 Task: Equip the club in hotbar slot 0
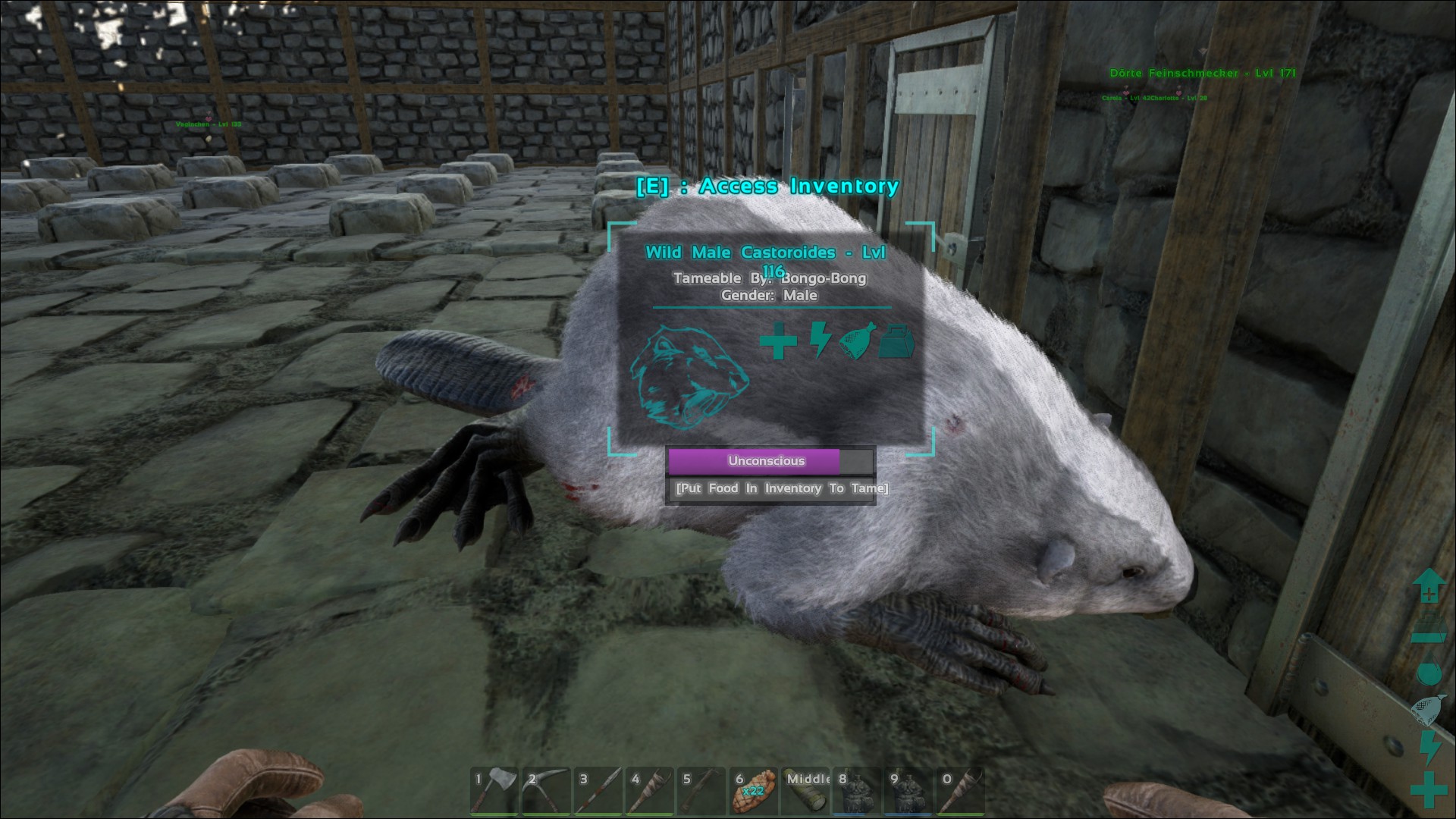point(961,790)
